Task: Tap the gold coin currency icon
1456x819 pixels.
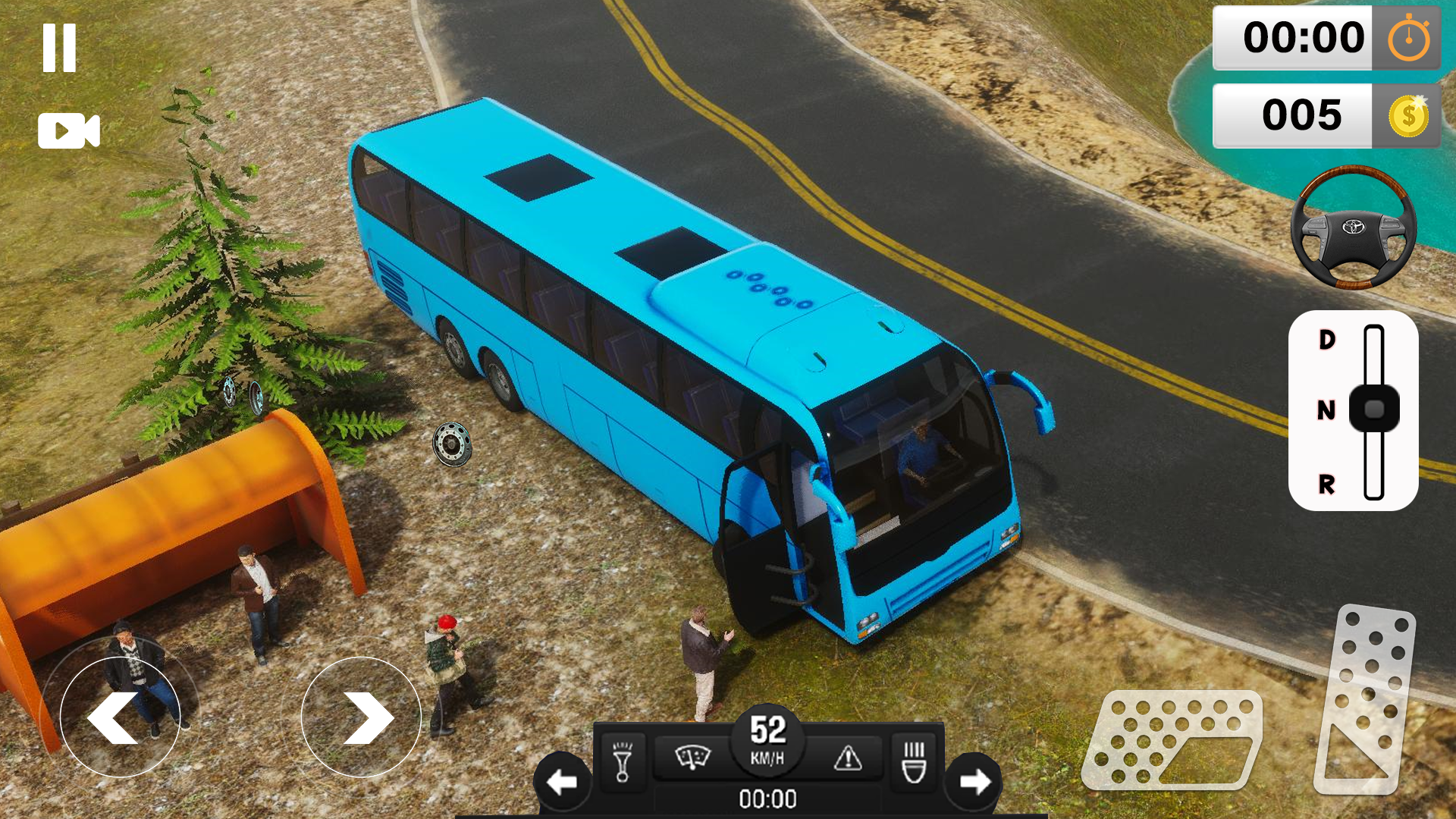Action: click(1407, 115)
